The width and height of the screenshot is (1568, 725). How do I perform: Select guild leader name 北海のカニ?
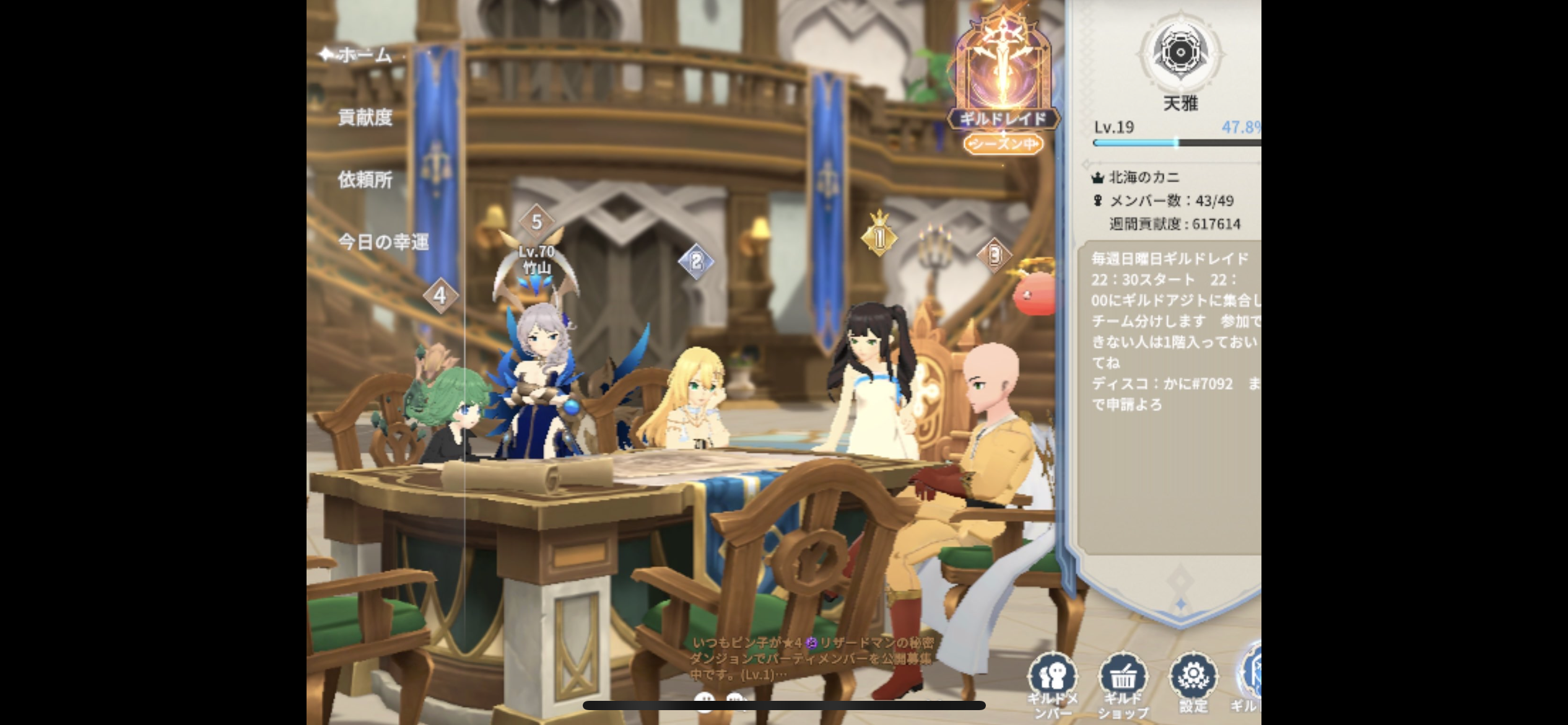[x=1144, y=177]
